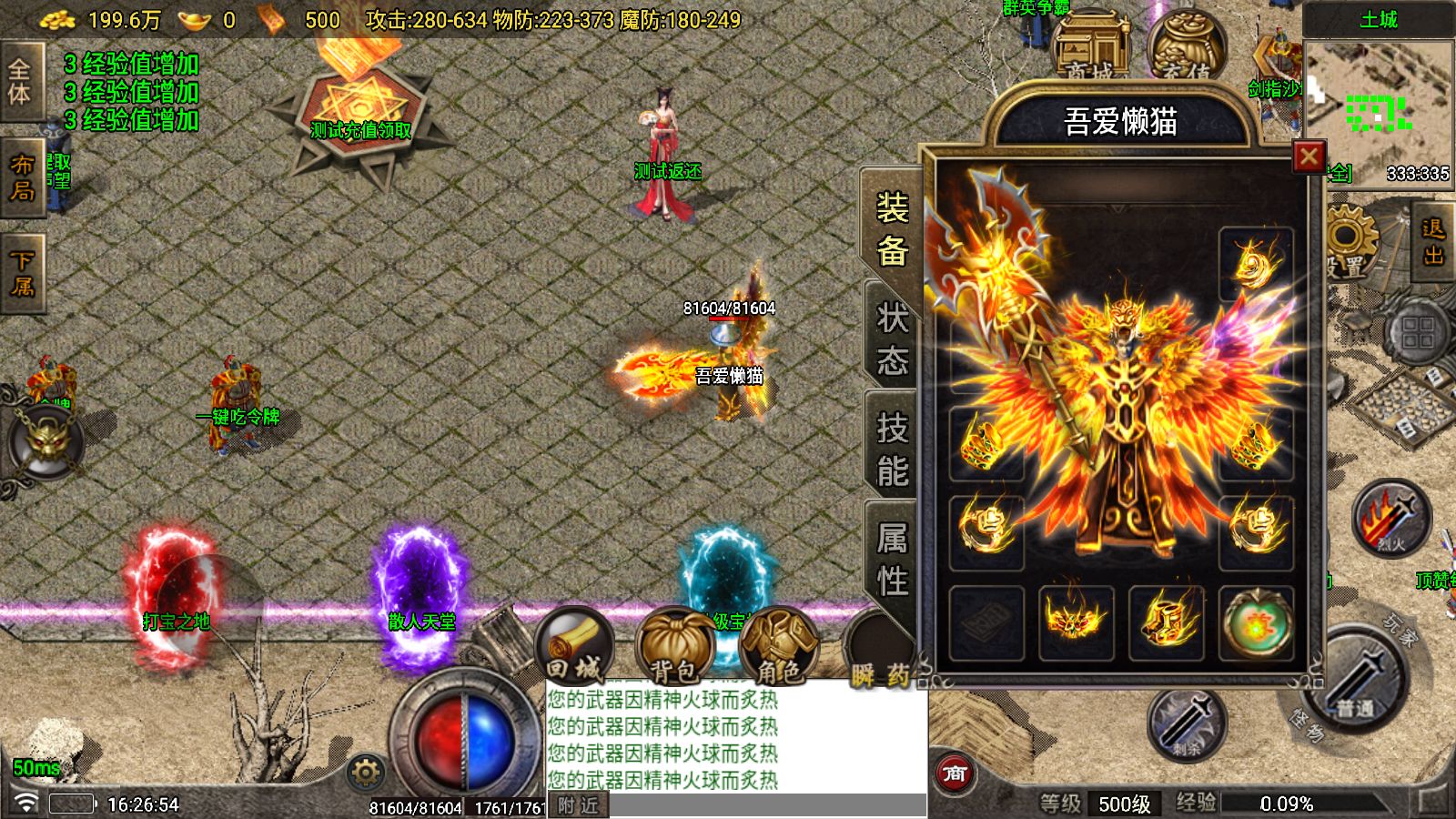The height and width of the screenshot is (819, 1456).
Task: Open the 背包 backpack
Action: pyautogui.click(x=674, y=648)
